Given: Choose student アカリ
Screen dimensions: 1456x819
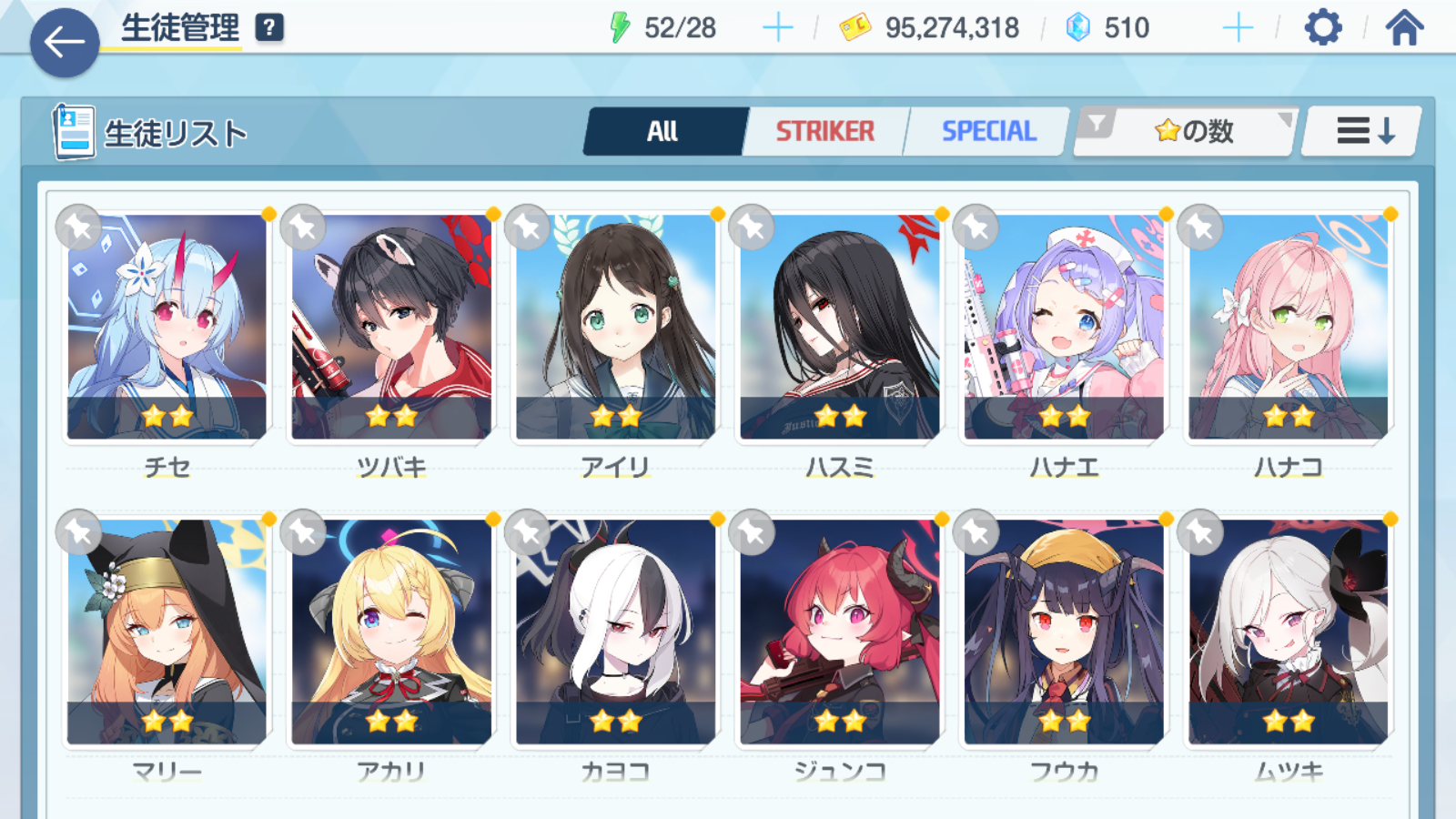Looking at the screenshot, I should (x=391, y=632).
